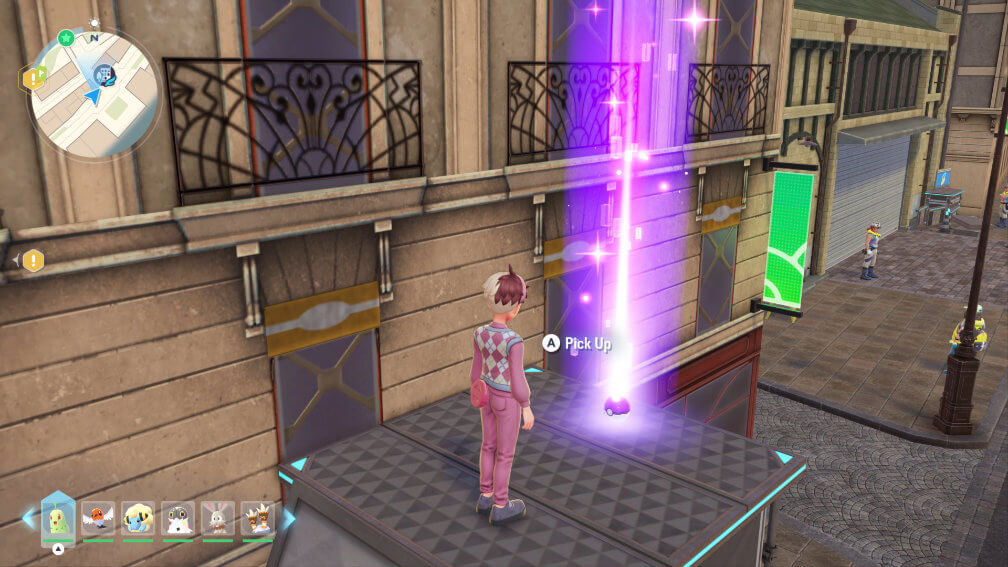Choose Binacle from the party bar
Viewport: 1008px width, 567px height.
pos(258,518)
